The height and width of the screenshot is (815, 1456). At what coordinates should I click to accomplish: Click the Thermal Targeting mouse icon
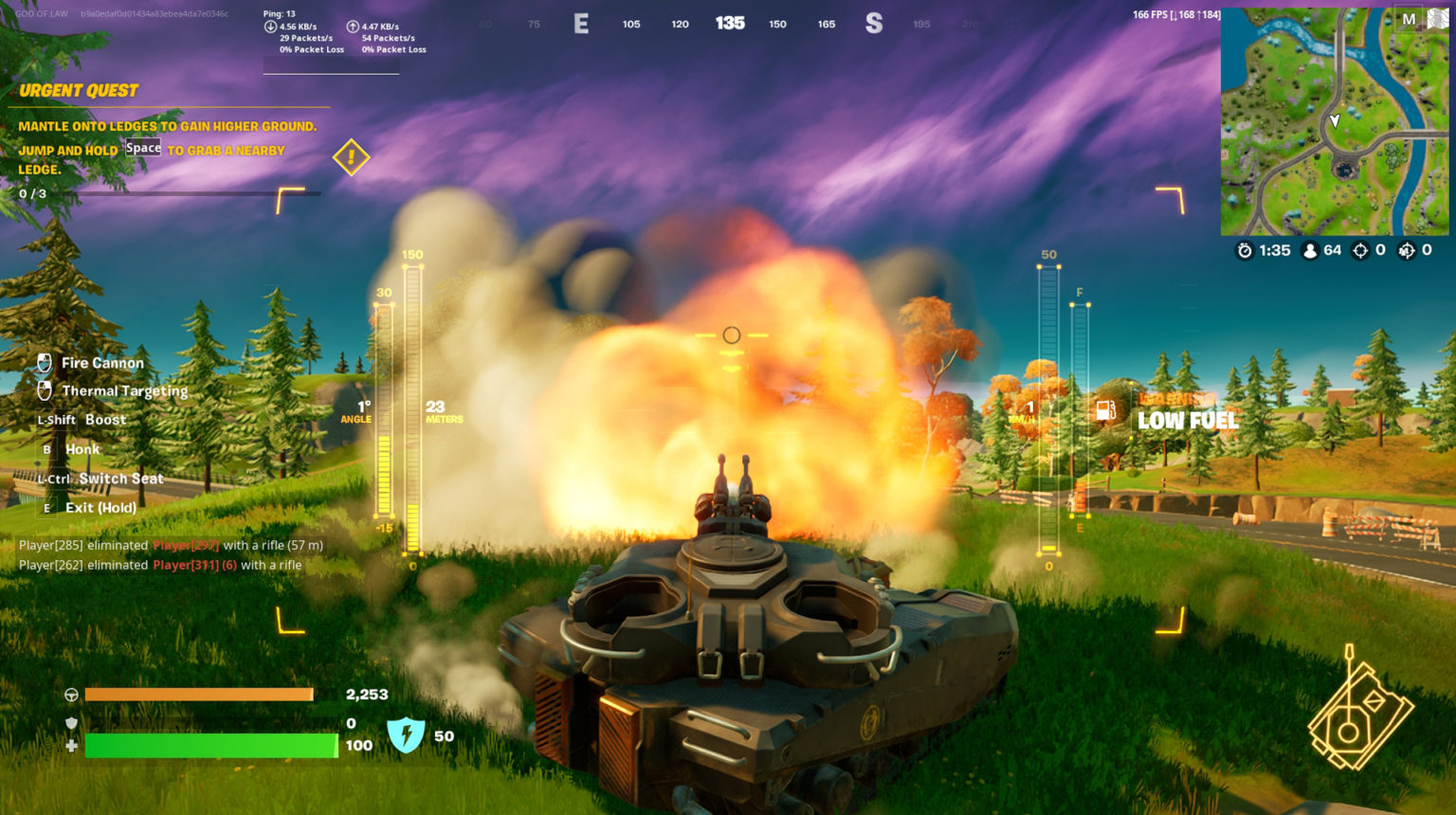[x=44, y=389]
